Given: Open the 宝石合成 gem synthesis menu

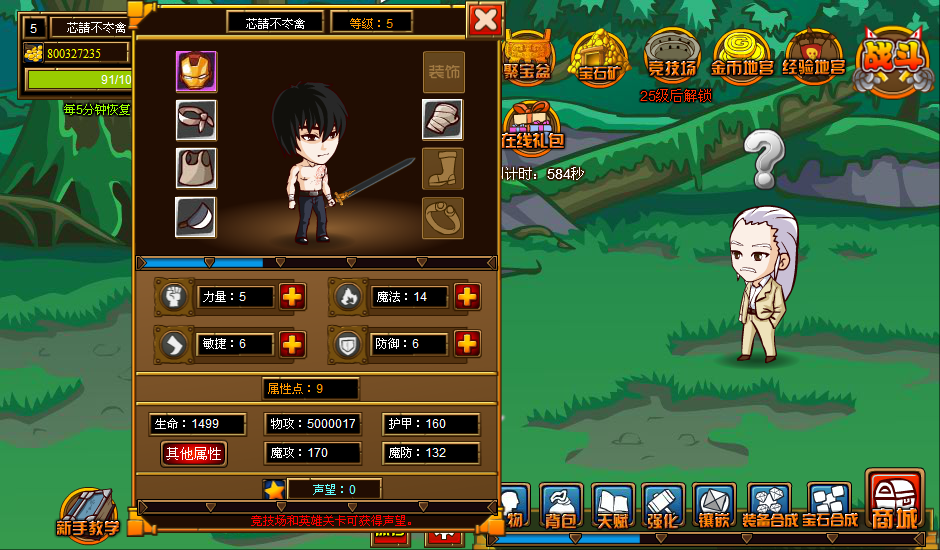Looking at the screenshot, I should coord(830,506).
